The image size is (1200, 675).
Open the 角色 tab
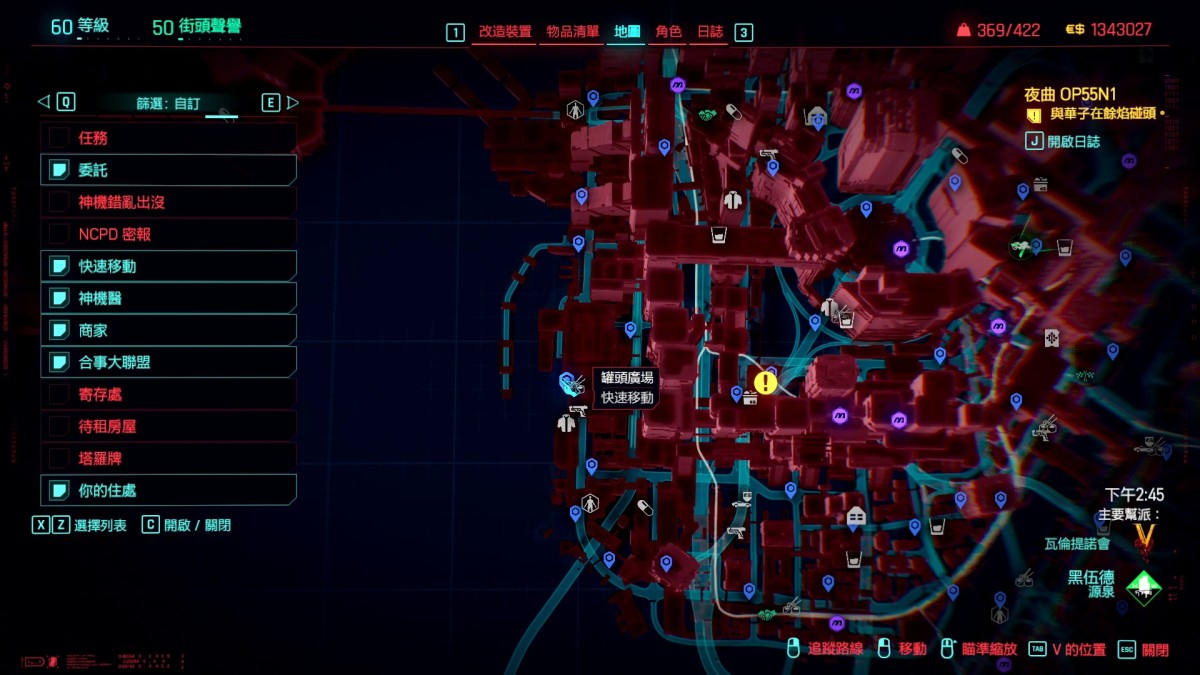(668, 32)
